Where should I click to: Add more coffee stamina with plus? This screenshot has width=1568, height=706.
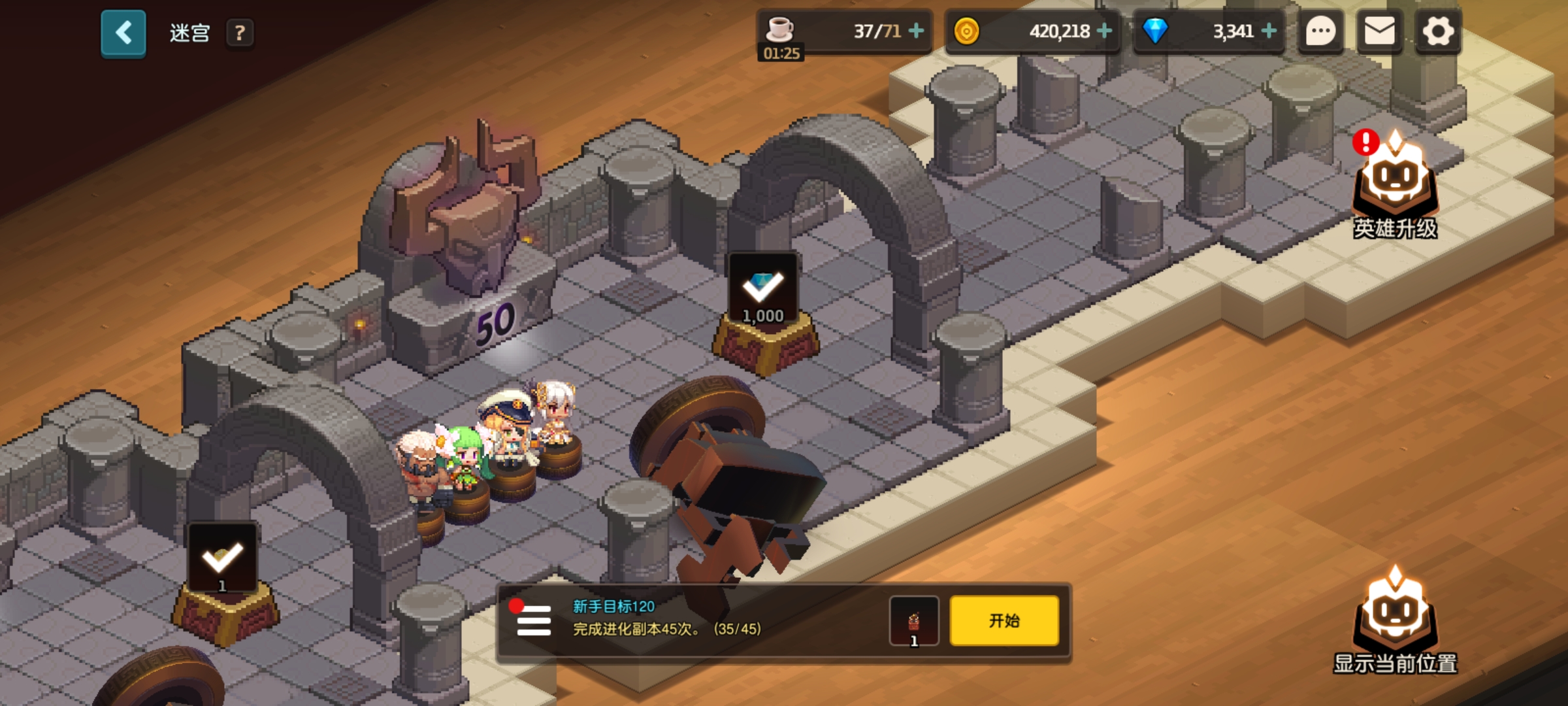[x=917, y=31]
